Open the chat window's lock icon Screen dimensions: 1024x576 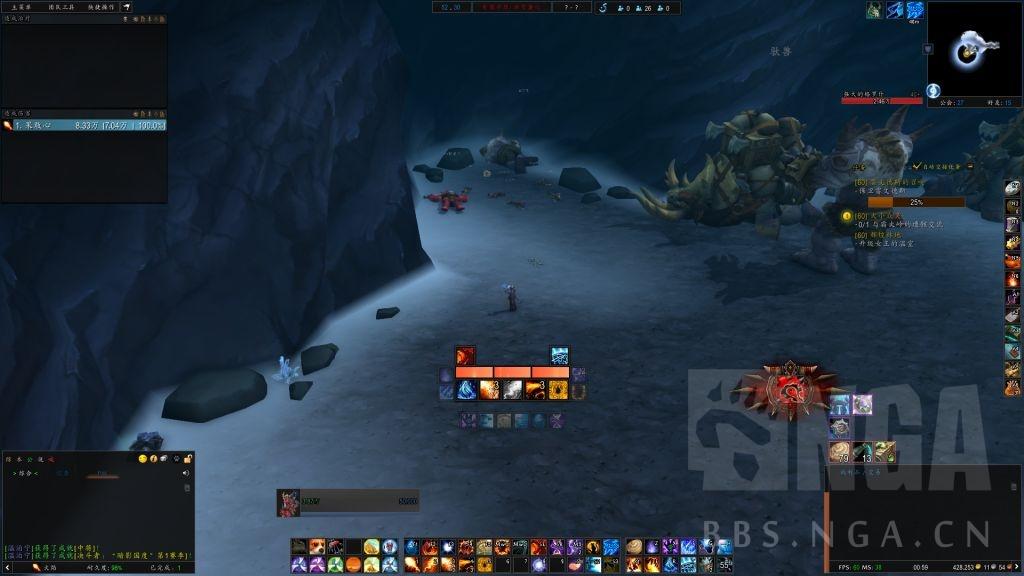point(187,459)
